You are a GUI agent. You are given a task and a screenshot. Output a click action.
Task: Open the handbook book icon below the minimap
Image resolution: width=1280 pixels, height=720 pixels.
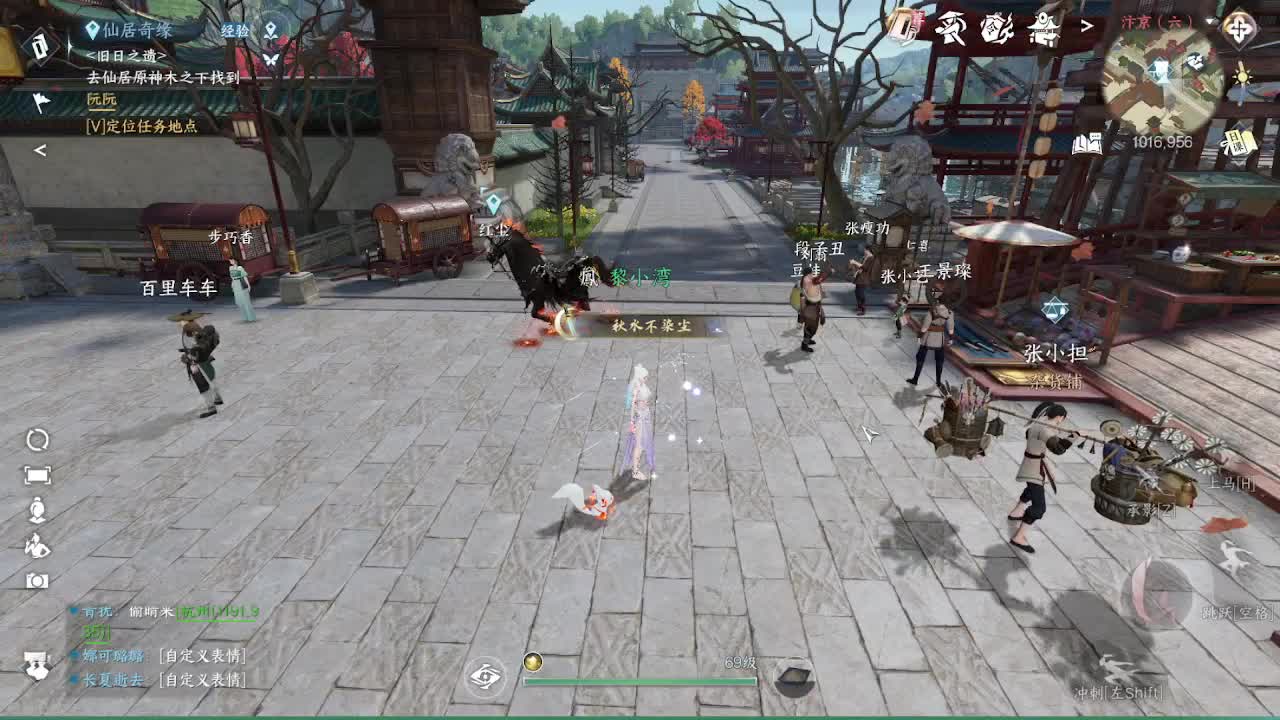point(1086,142)
